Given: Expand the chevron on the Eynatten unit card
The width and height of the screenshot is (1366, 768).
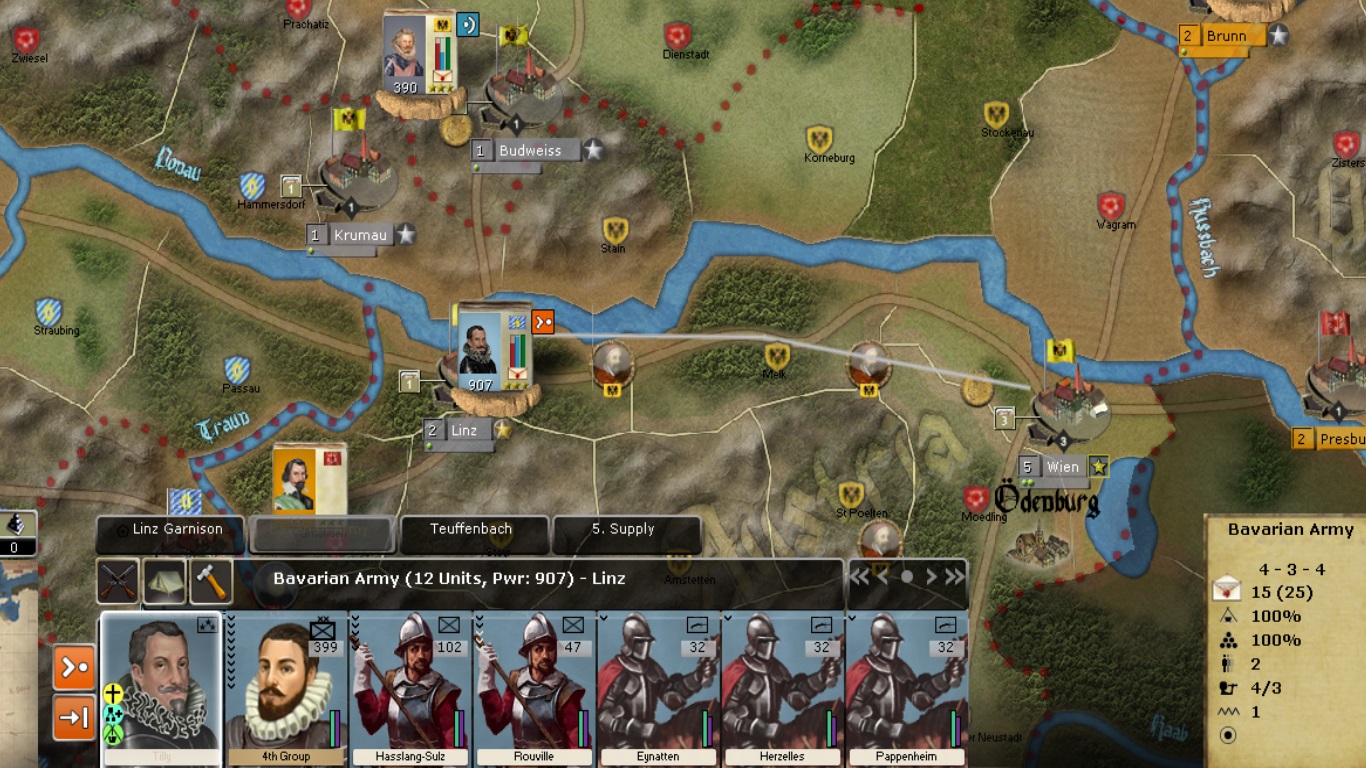Looking at the screenshot, I should click(604, 618).
